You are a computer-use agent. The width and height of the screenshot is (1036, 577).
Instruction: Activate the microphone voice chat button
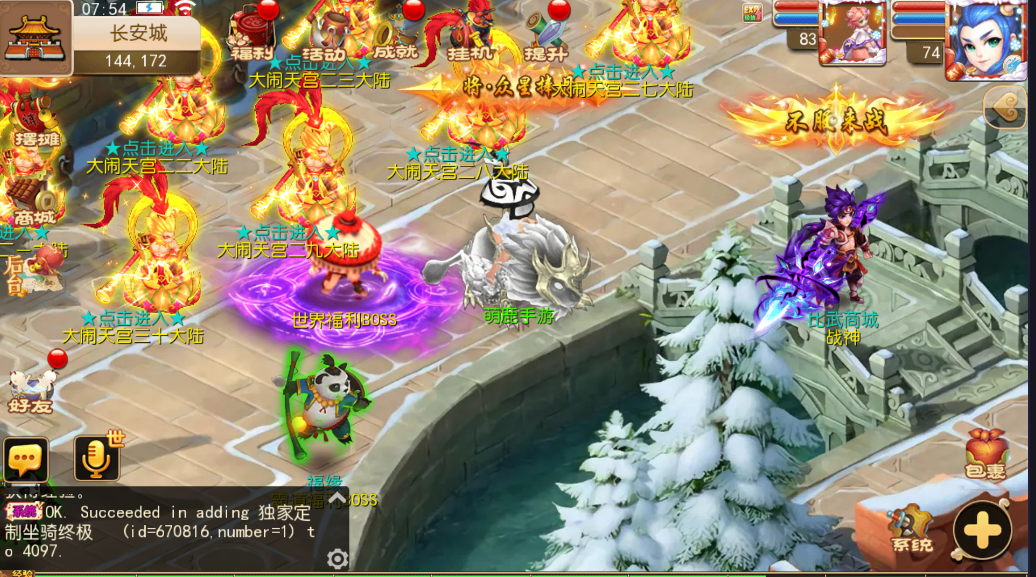[97, 459]
